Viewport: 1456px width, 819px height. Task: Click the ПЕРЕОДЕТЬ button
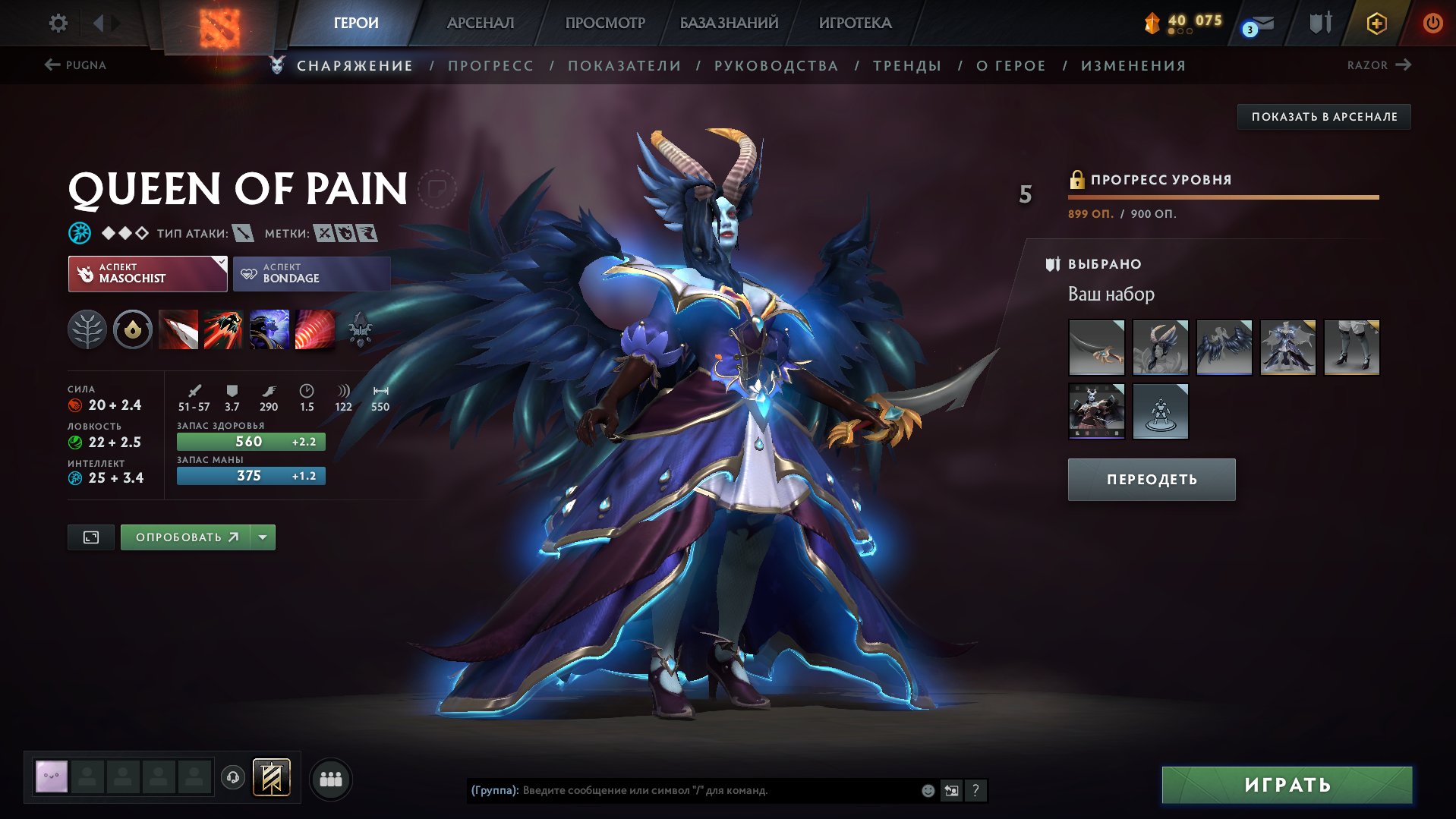[1150, 479]
